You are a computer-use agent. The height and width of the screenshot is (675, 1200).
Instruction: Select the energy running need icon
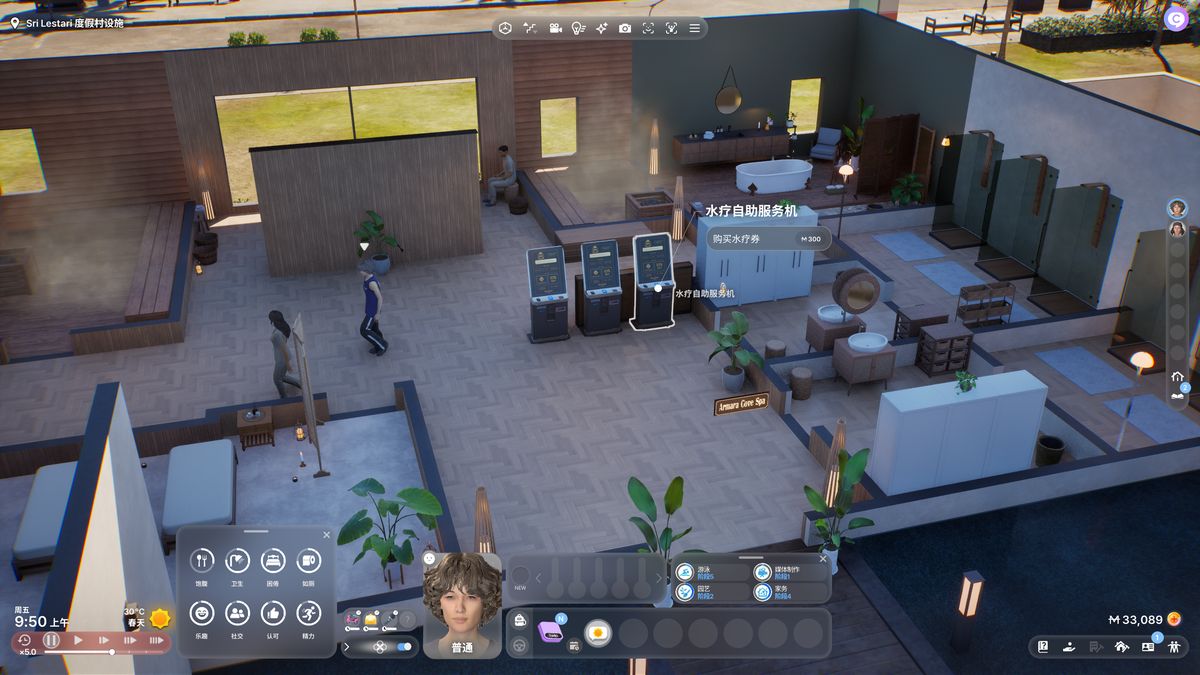pyautogui.click(x=309, y=613)
